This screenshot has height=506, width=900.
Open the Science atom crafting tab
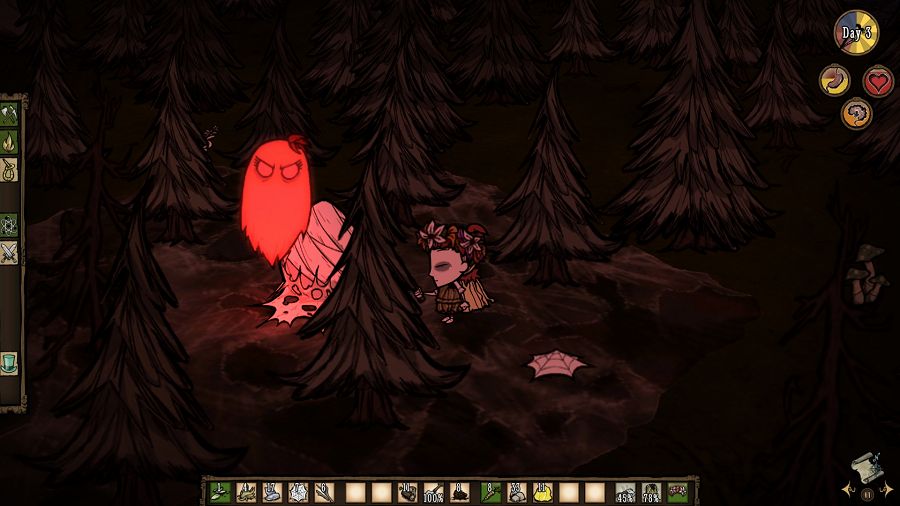tap(9, 224)
